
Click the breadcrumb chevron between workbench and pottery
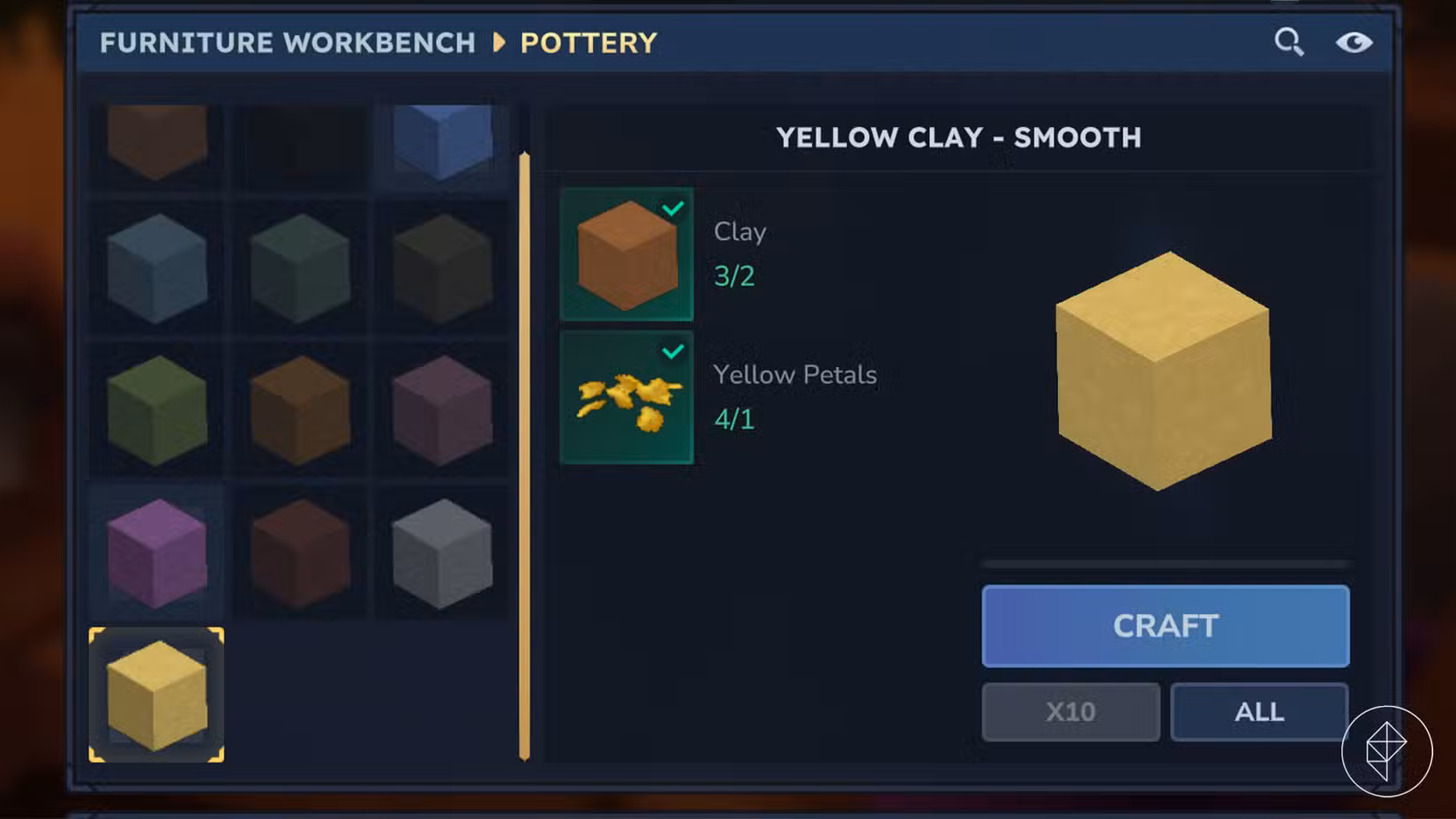pos(499,41)
